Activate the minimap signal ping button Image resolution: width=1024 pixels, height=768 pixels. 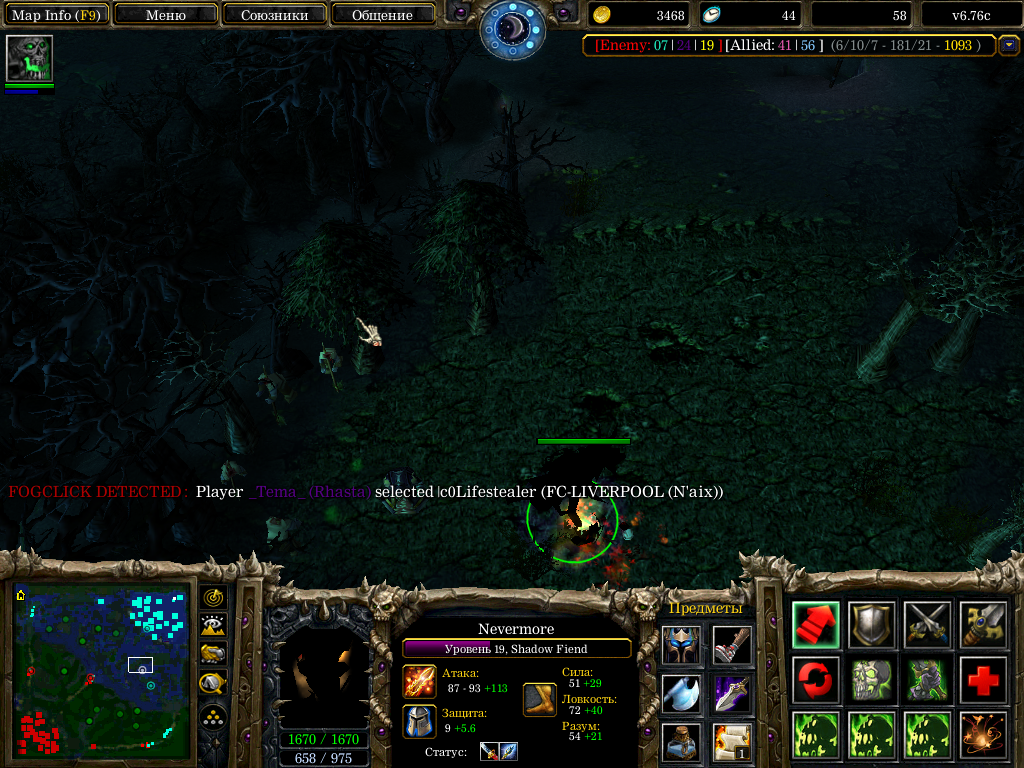[213, 598]
